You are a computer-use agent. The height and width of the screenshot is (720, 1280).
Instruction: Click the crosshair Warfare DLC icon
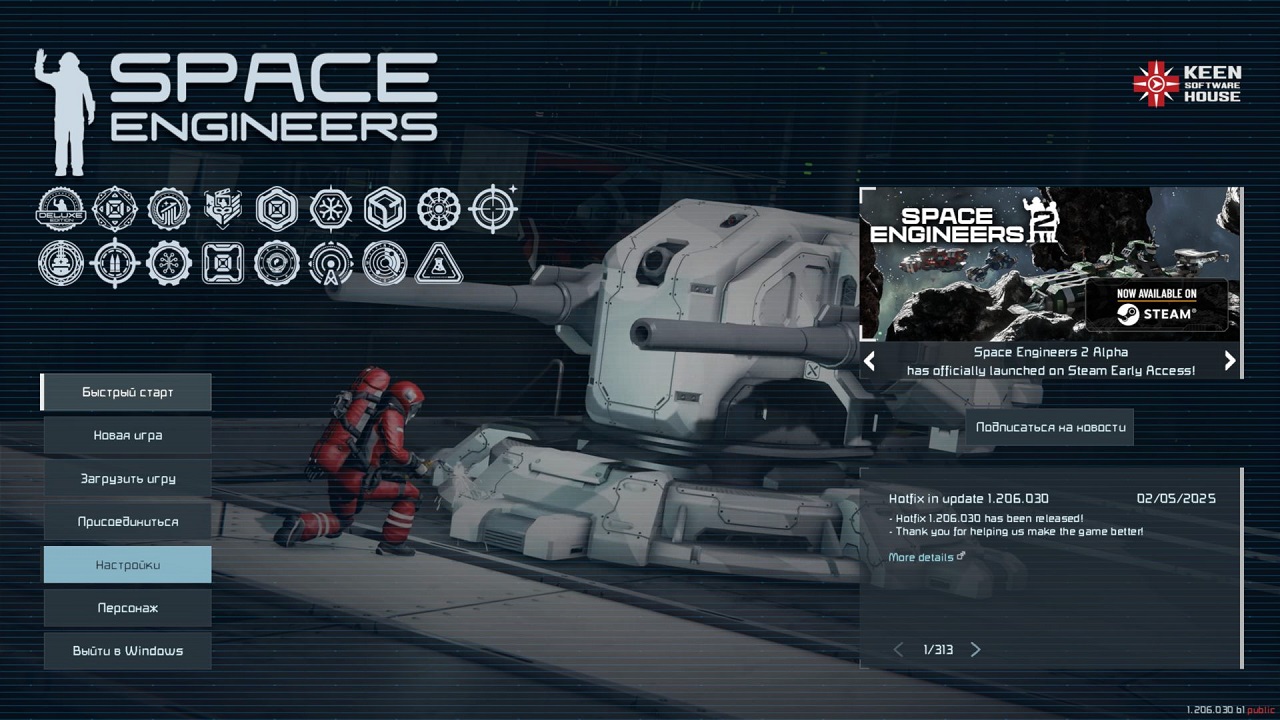click(493, 209)
